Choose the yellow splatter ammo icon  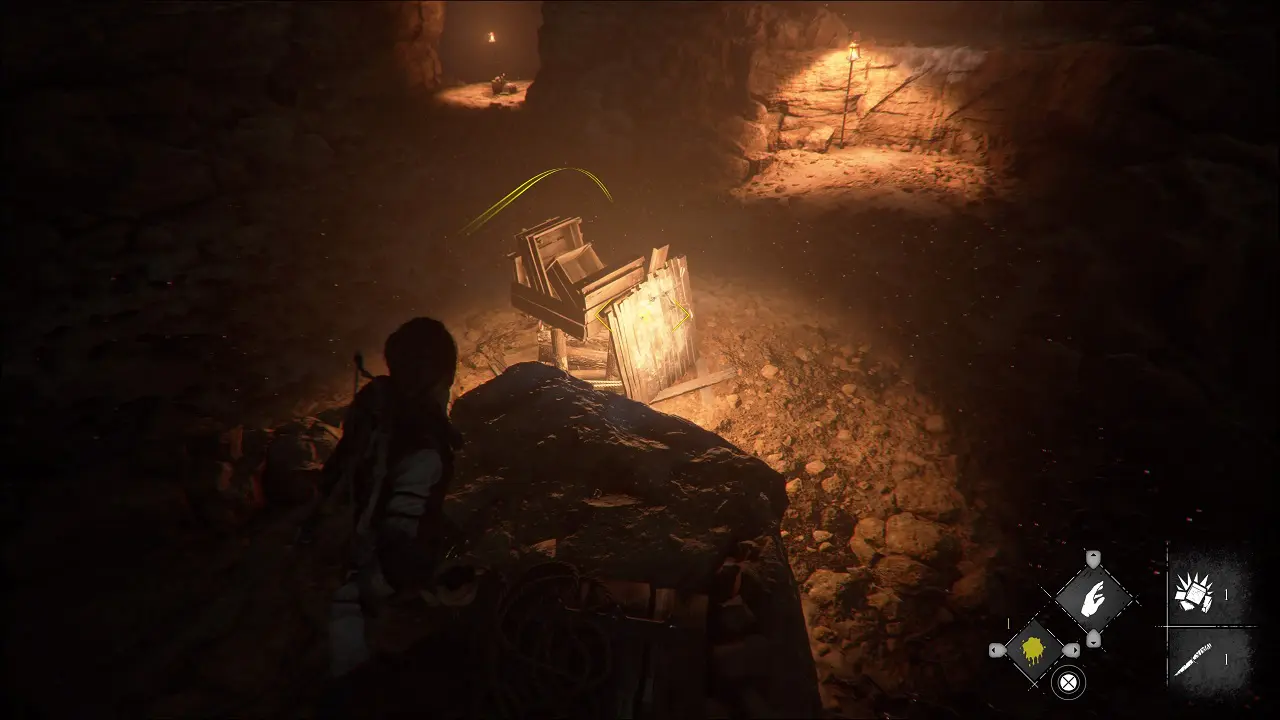[x=1034, y=649]
